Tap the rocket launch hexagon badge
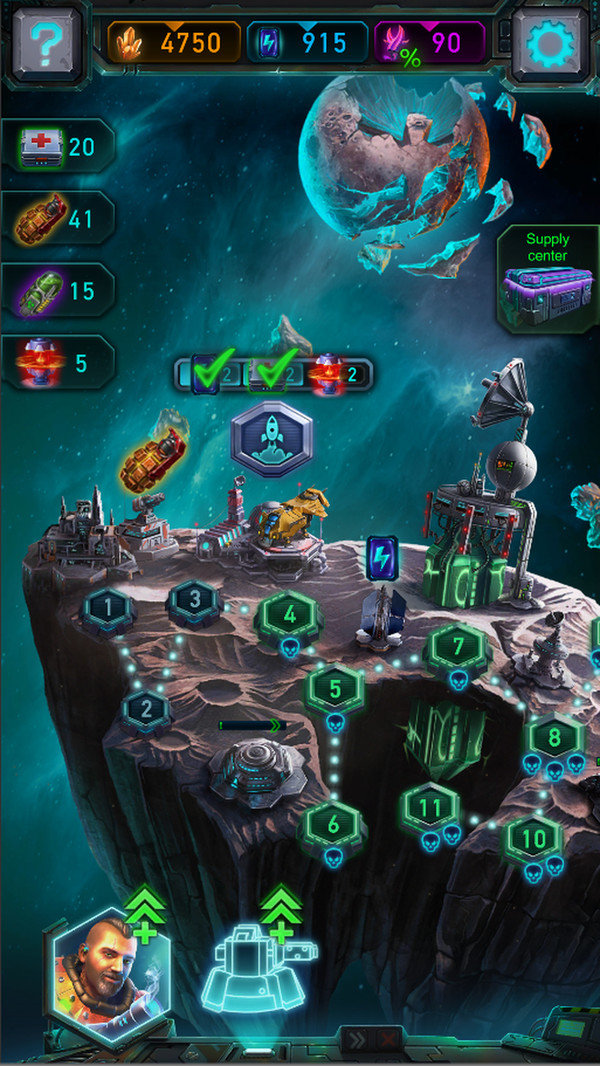Screen dimensions: 600x1066 (272, 439)
